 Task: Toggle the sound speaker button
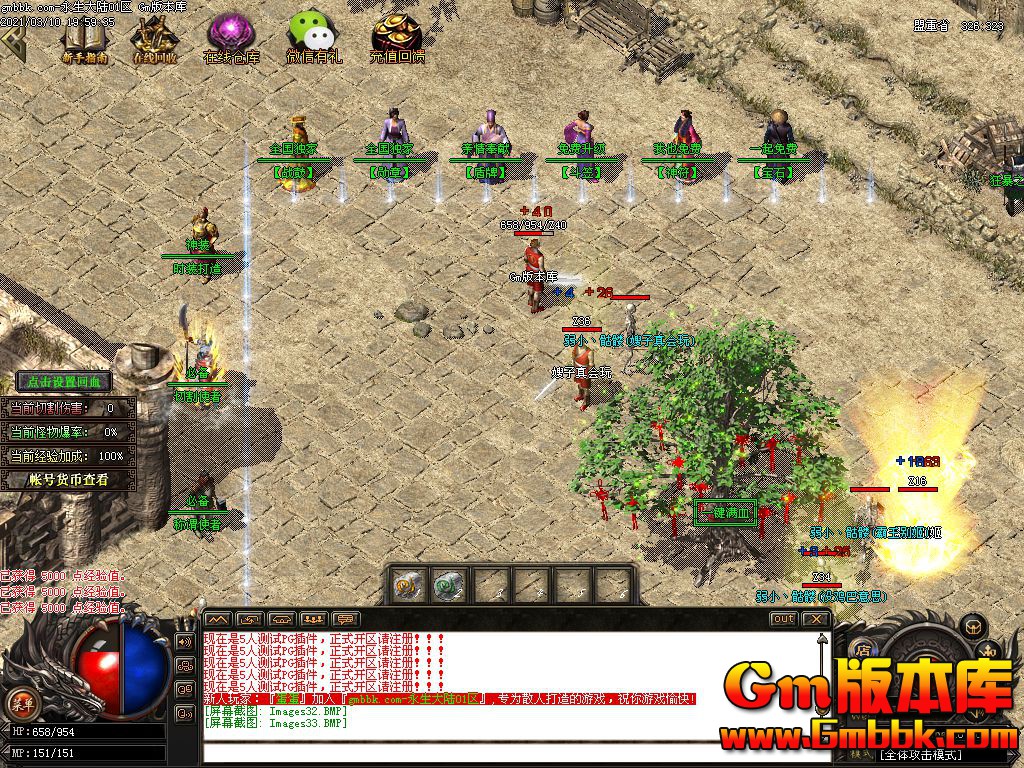coord(185,641)
